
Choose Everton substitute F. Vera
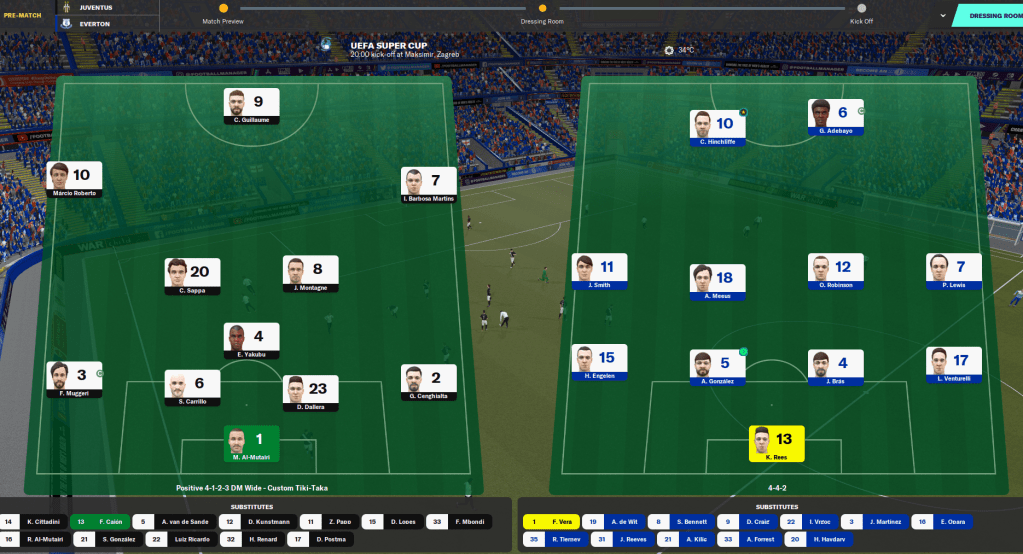(549, 521)
